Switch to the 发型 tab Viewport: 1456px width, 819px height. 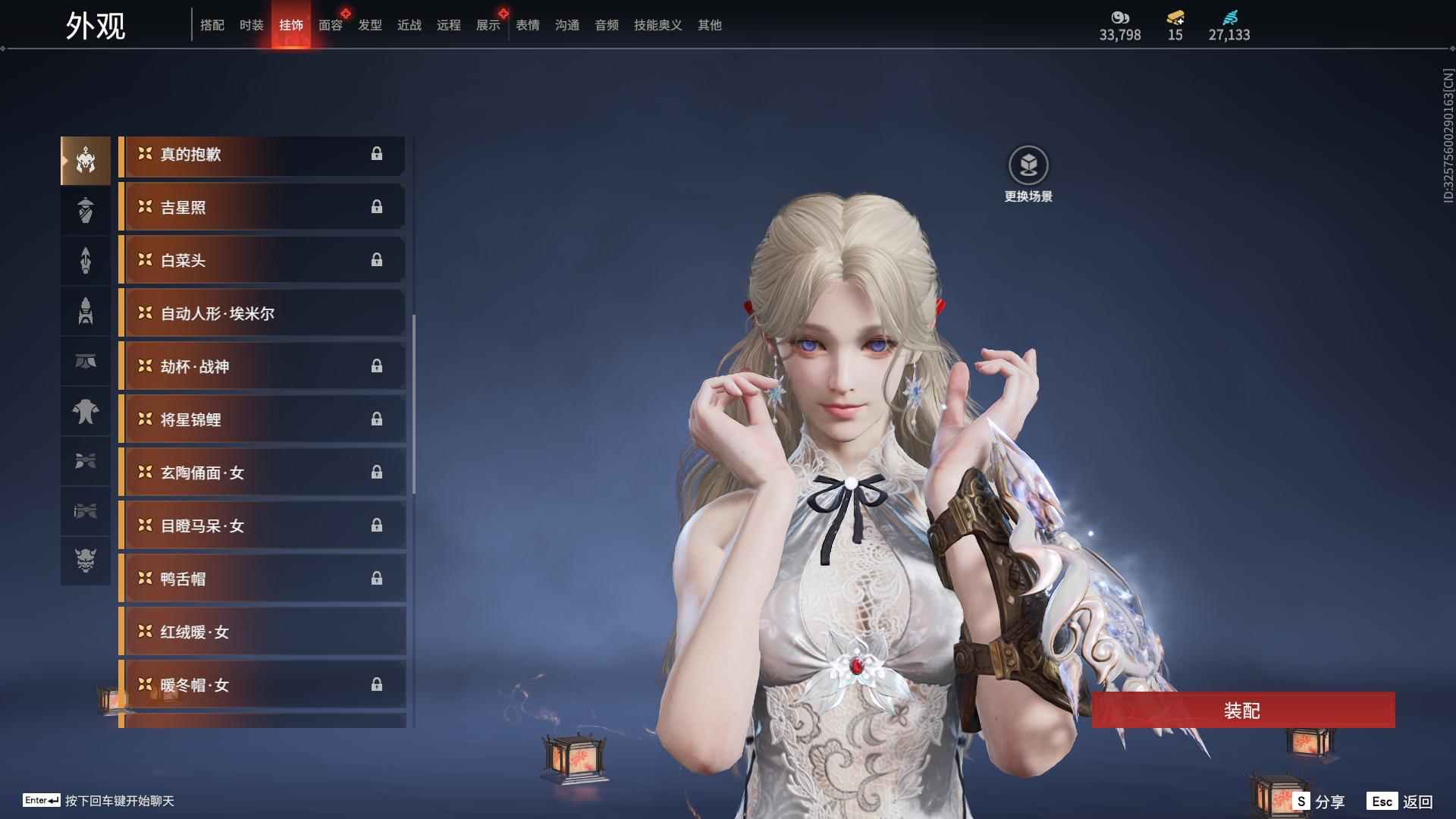tap(369, 25)
